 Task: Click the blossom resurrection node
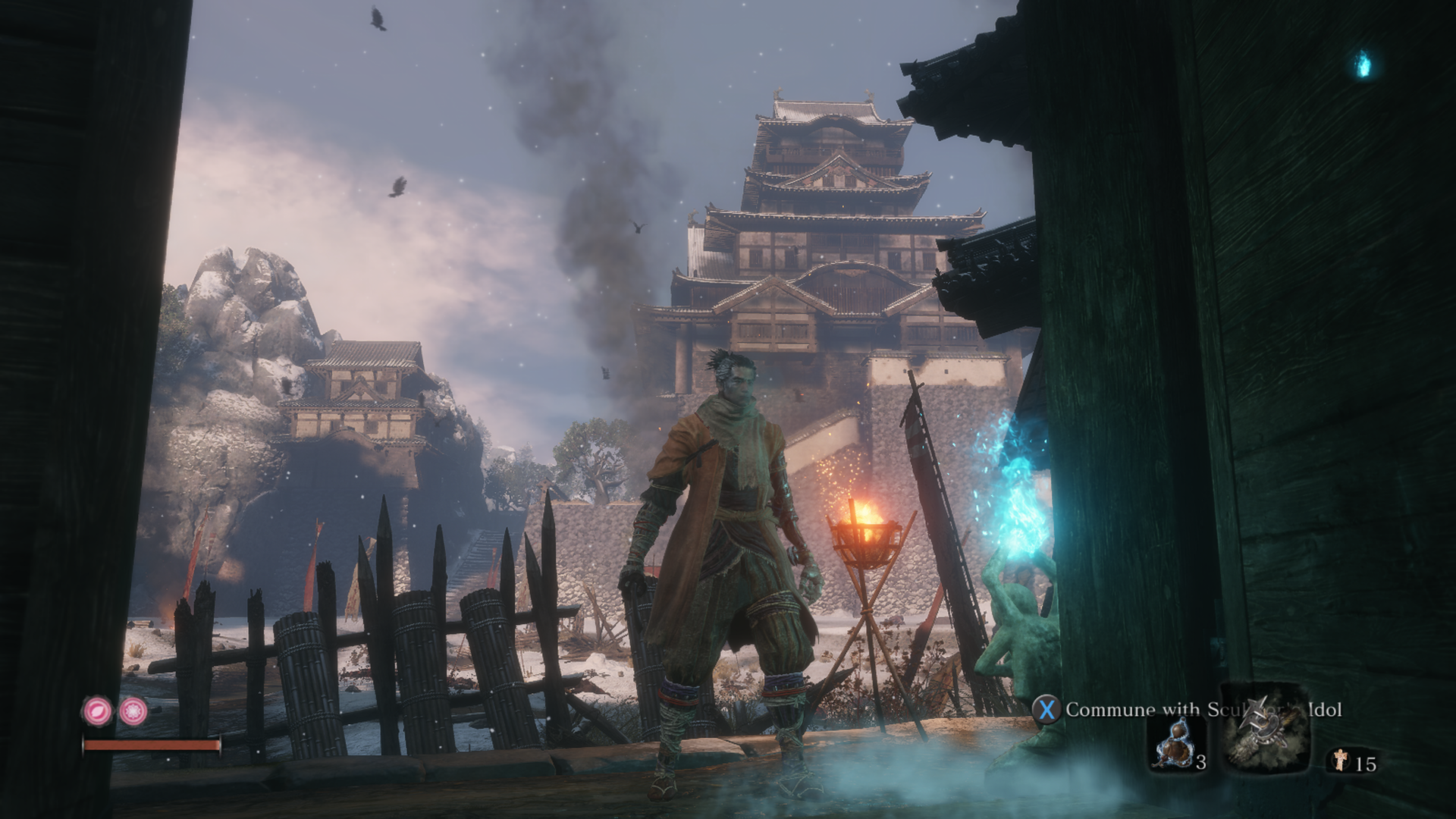134,711
